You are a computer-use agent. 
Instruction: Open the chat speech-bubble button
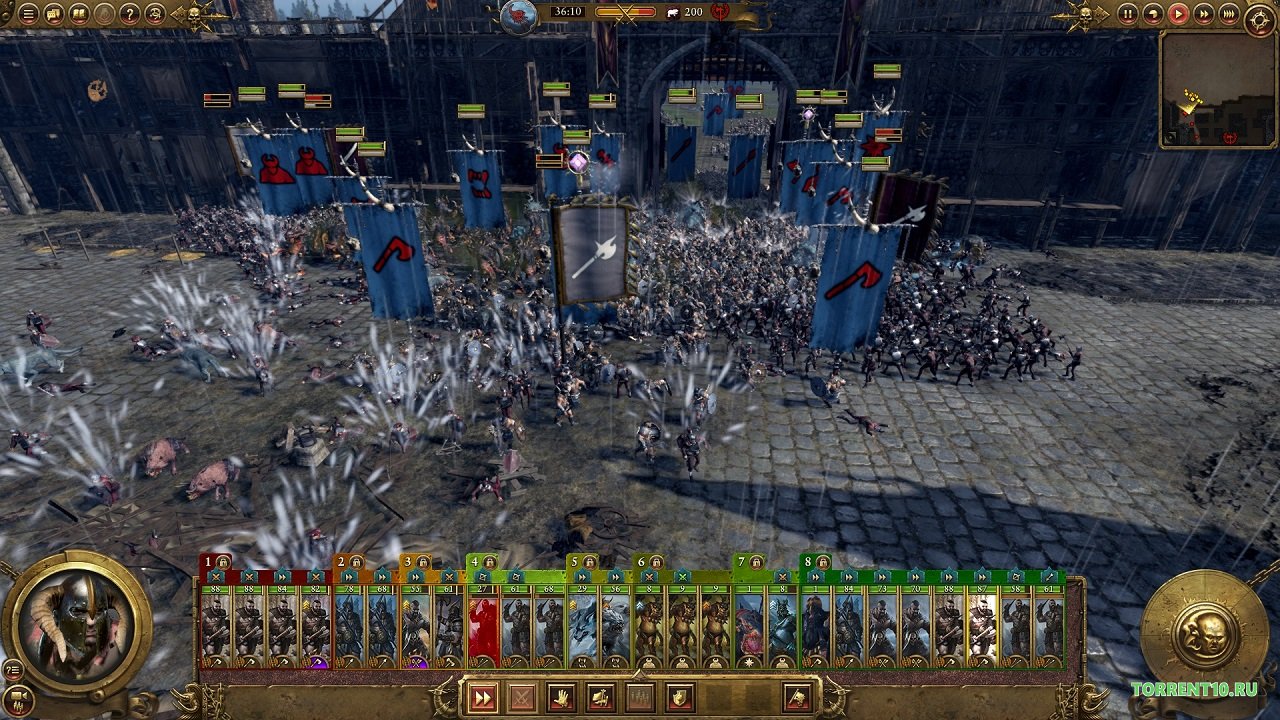click(54, 14)
